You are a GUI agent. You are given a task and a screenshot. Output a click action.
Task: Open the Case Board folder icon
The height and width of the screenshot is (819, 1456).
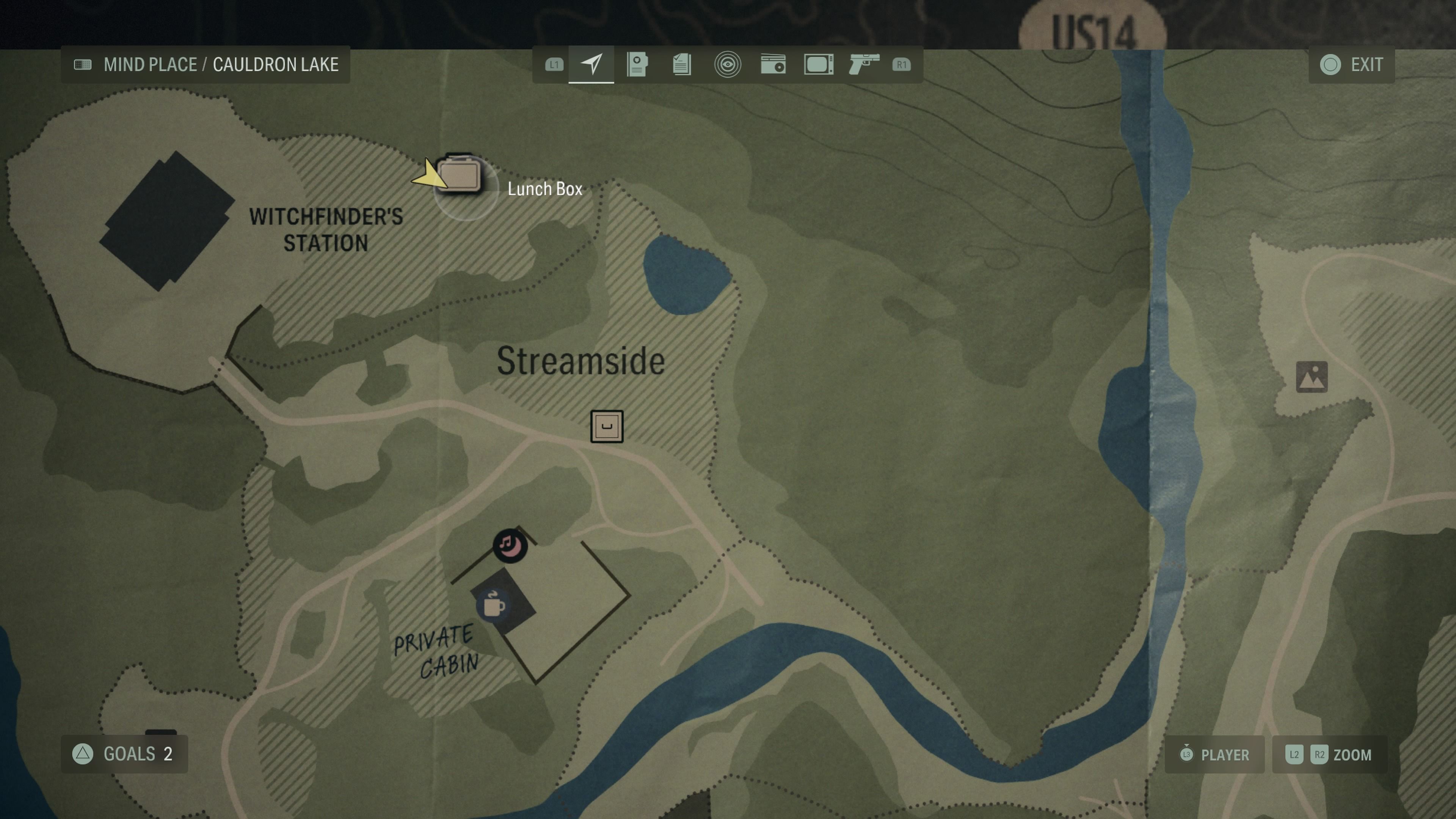coord(637,64)
